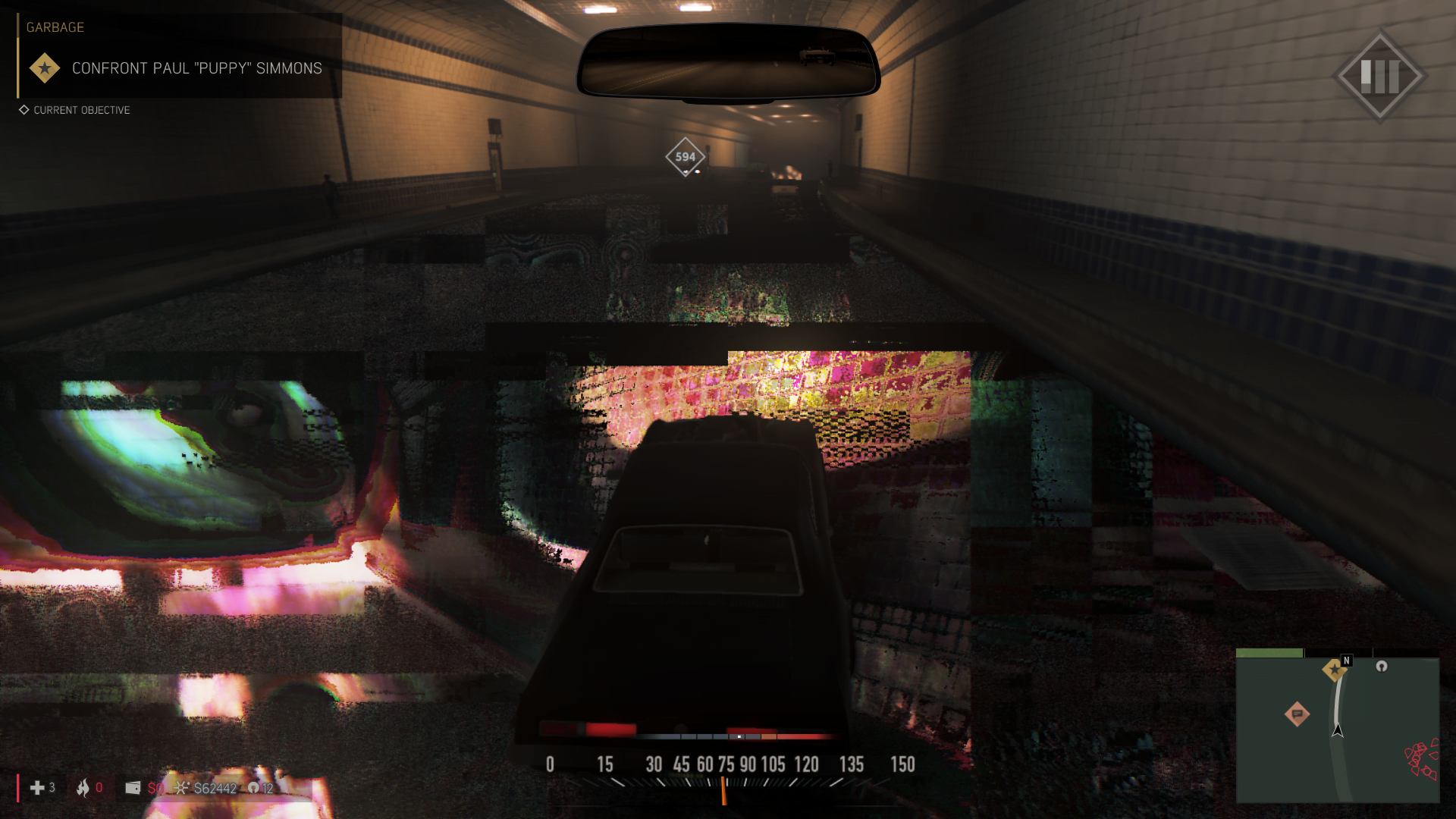The height and width of the screenshot is (819, 1456).
Task: Click the wallet cash icon
Action: [133, 788]
